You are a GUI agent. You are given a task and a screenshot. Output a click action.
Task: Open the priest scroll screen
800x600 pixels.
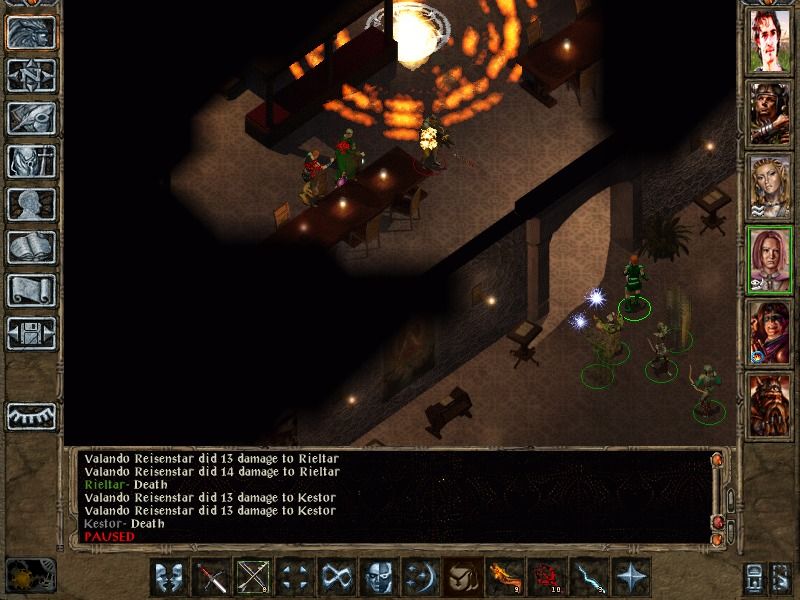pos(31,290)
